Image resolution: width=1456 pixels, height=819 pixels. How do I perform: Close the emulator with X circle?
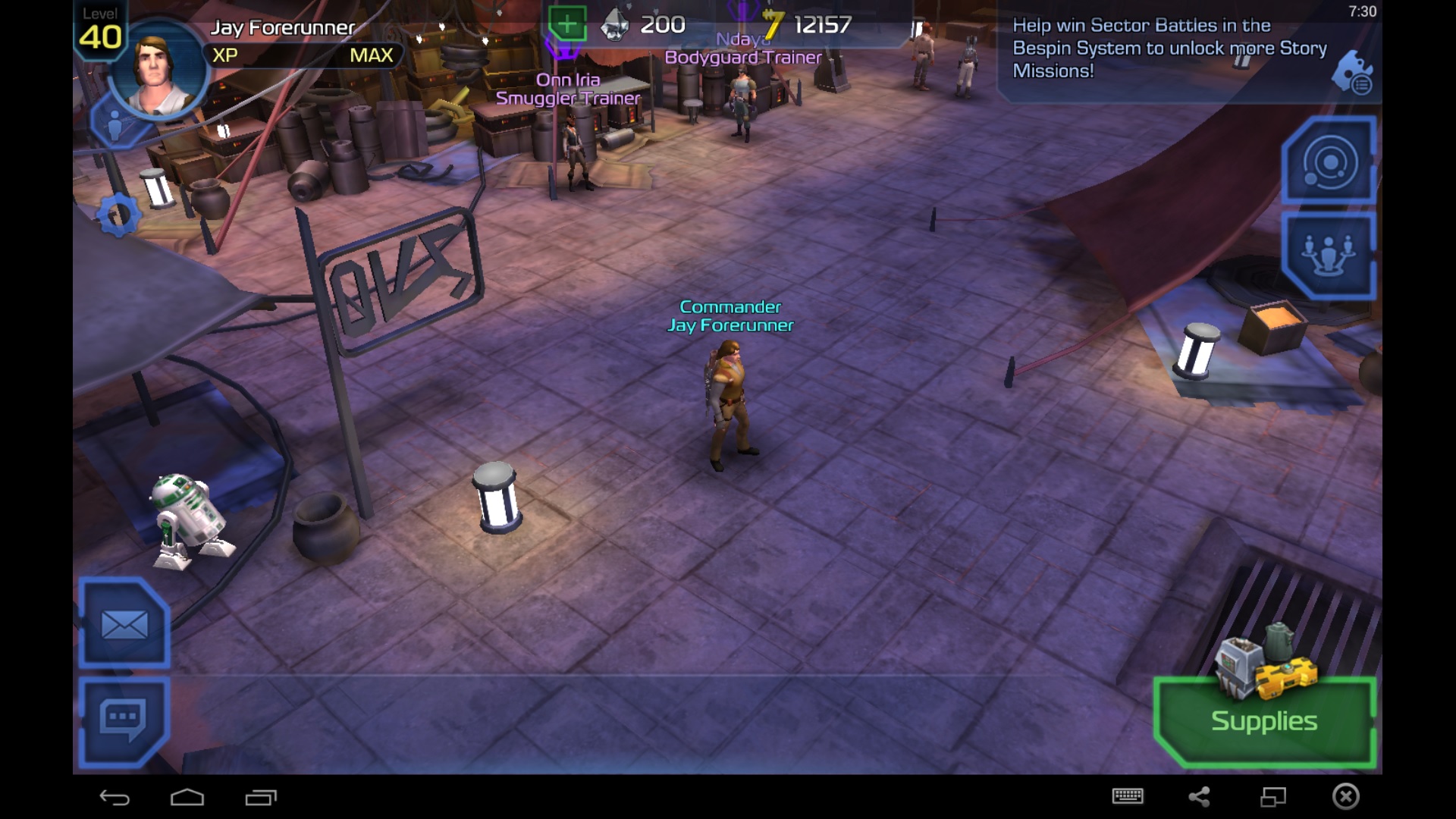coord(1346,796)
